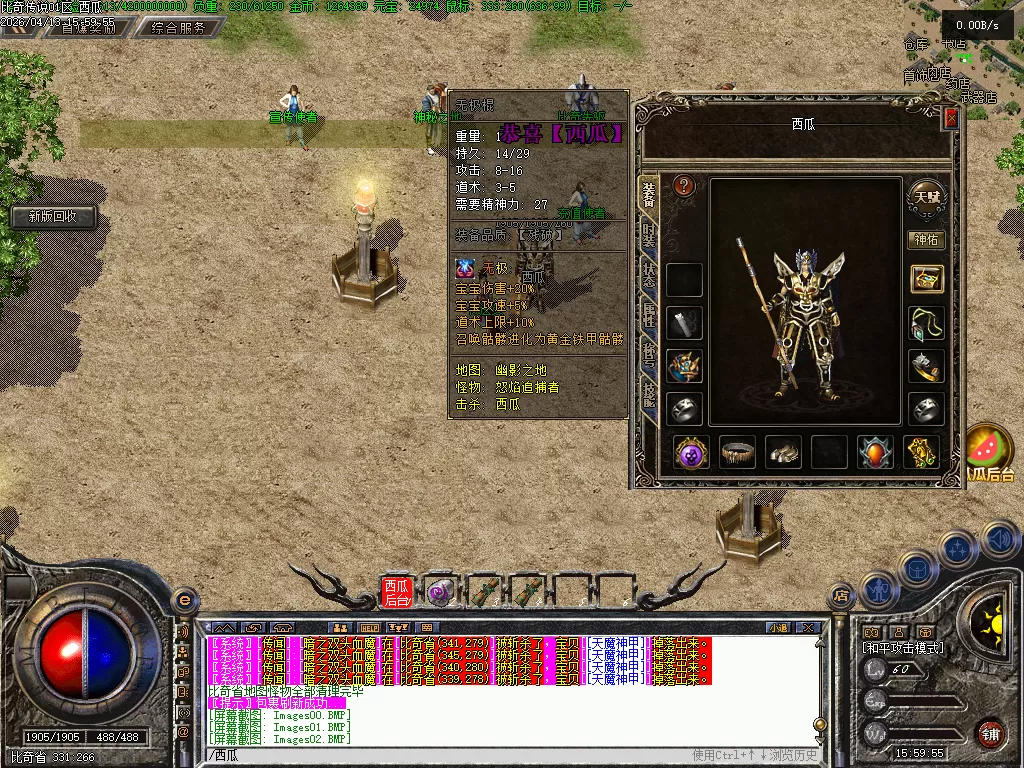The height and width of the screenshot is (768, 1024).
Task: Select the purple orb equipment slot
Action: click(691, 452)
